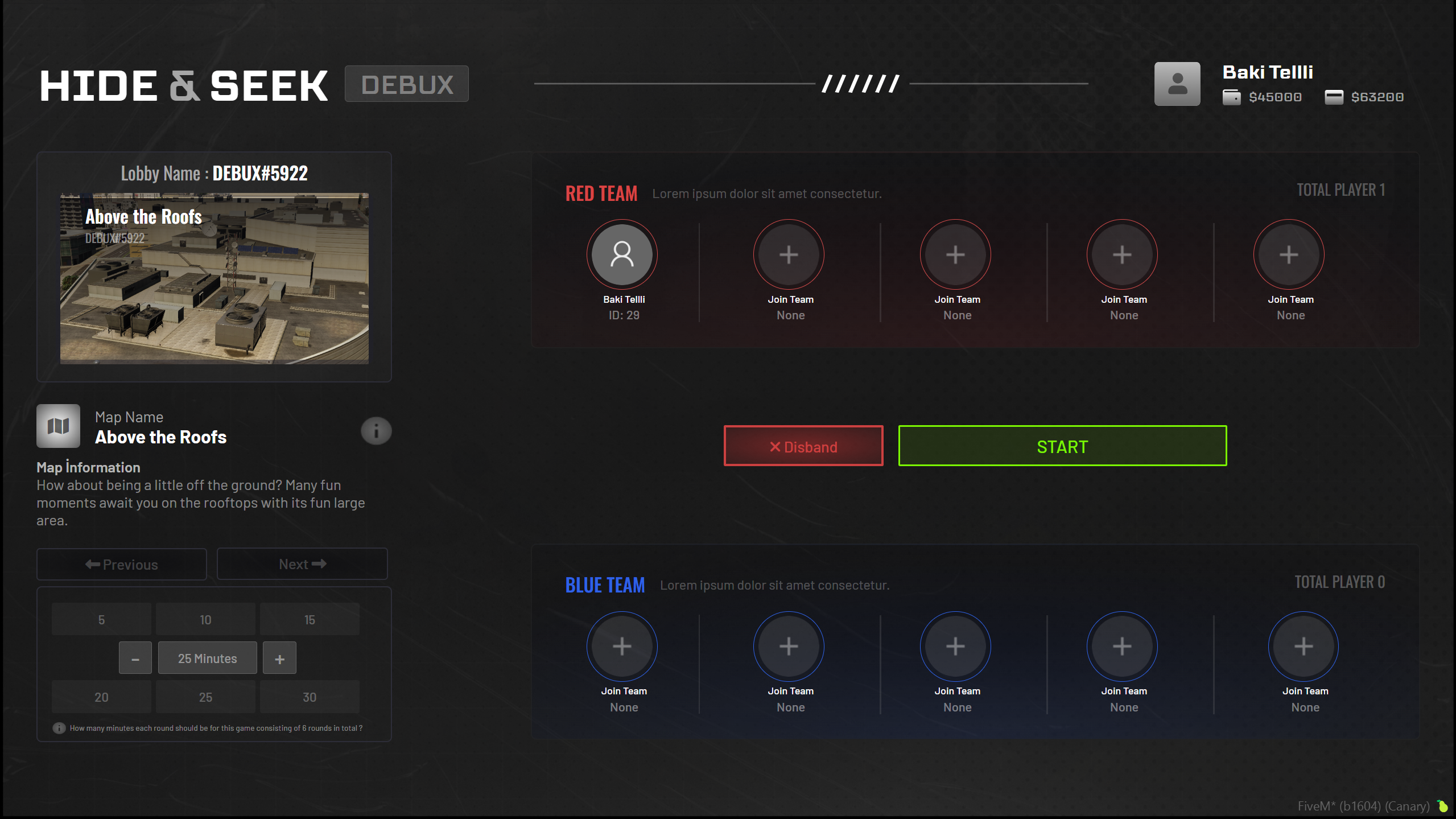Pick the 20 minute preset
Image resolution: width=1456 pixels, height=819 pixels.
(101, 697)
